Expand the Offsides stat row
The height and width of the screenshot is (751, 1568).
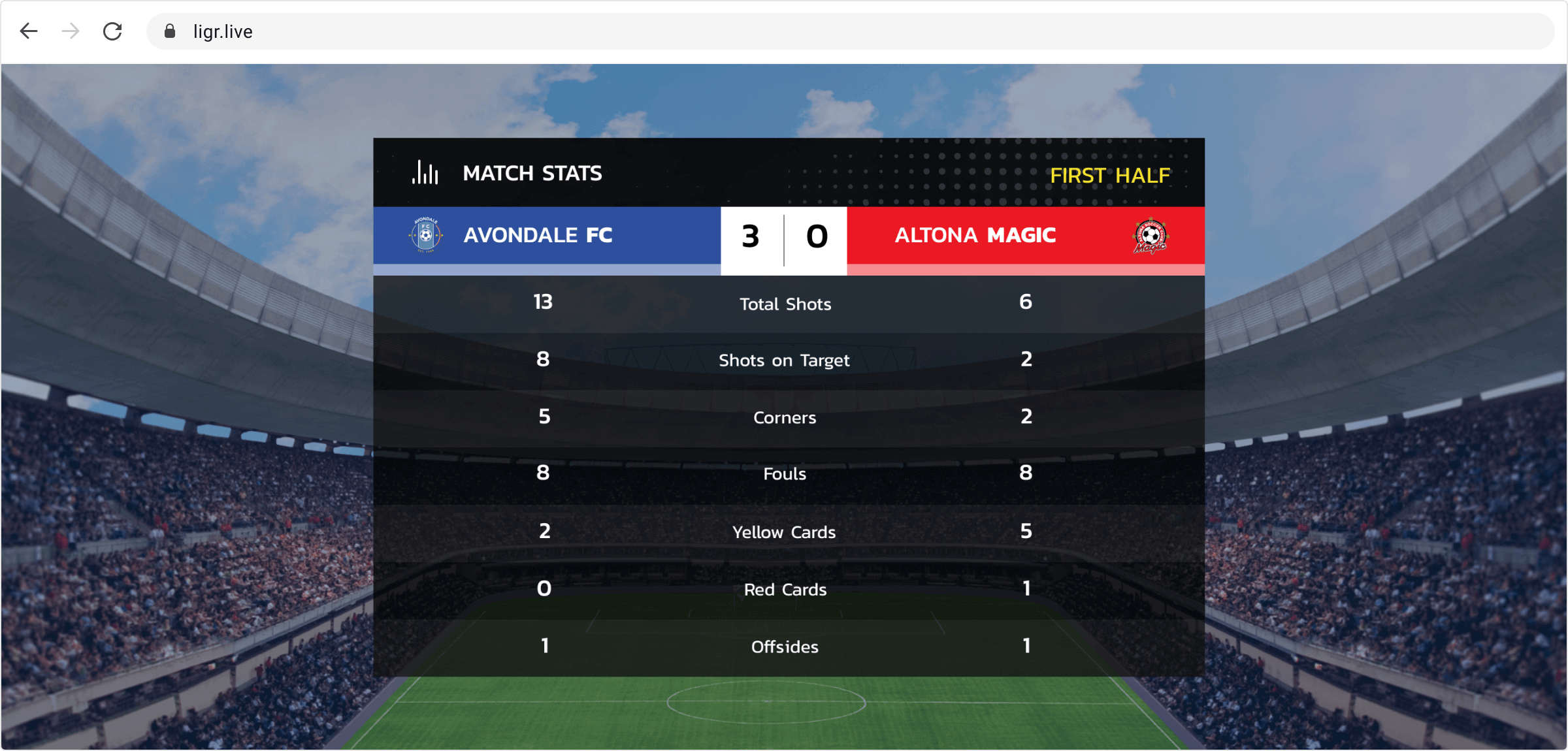784,647
